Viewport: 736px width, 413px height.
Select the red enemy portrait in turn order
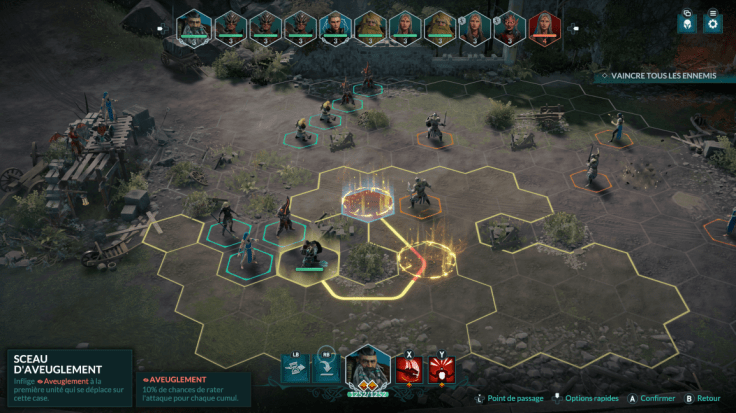pos(545,26)
